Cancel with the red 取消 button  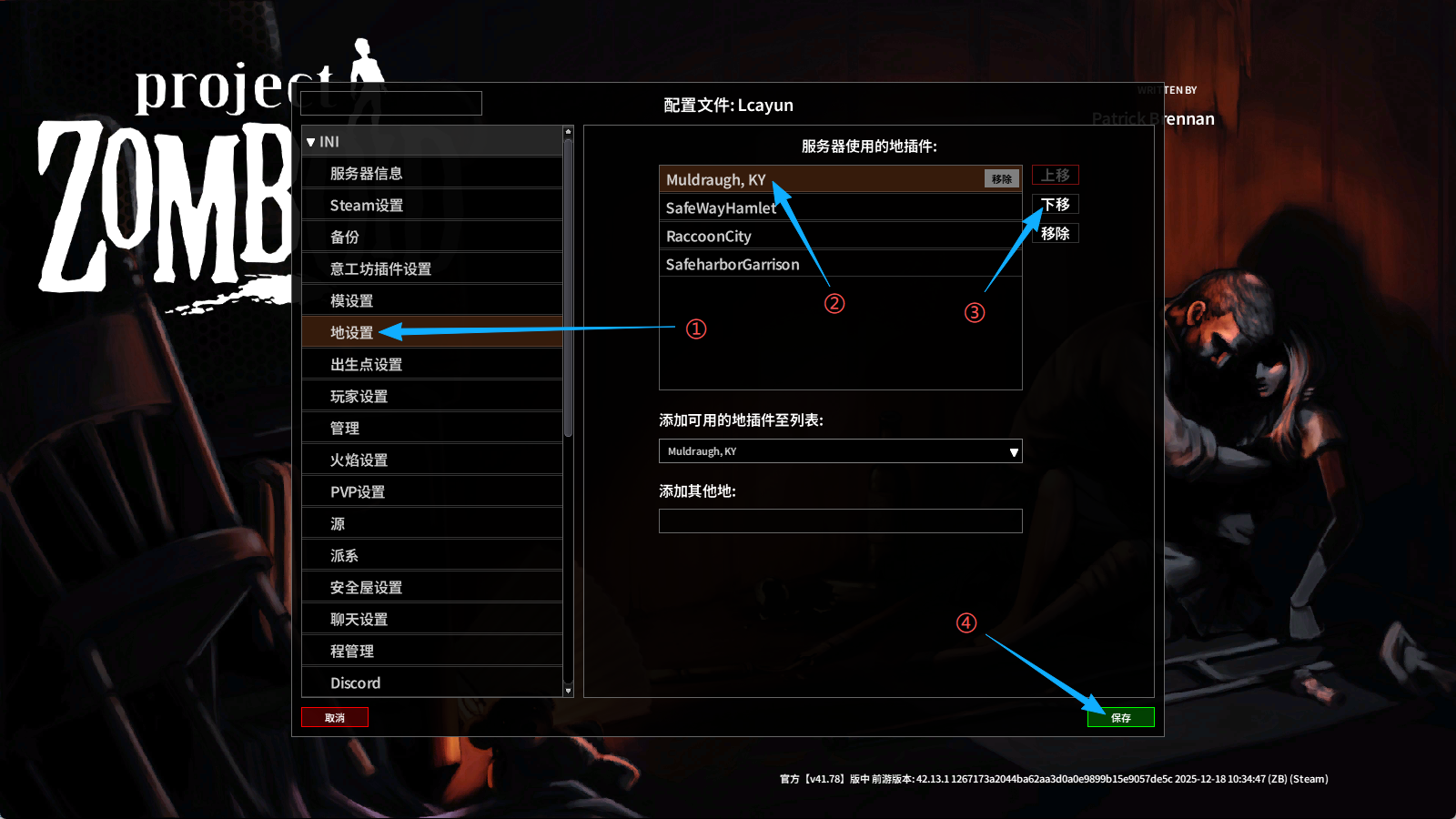[335, 717]
